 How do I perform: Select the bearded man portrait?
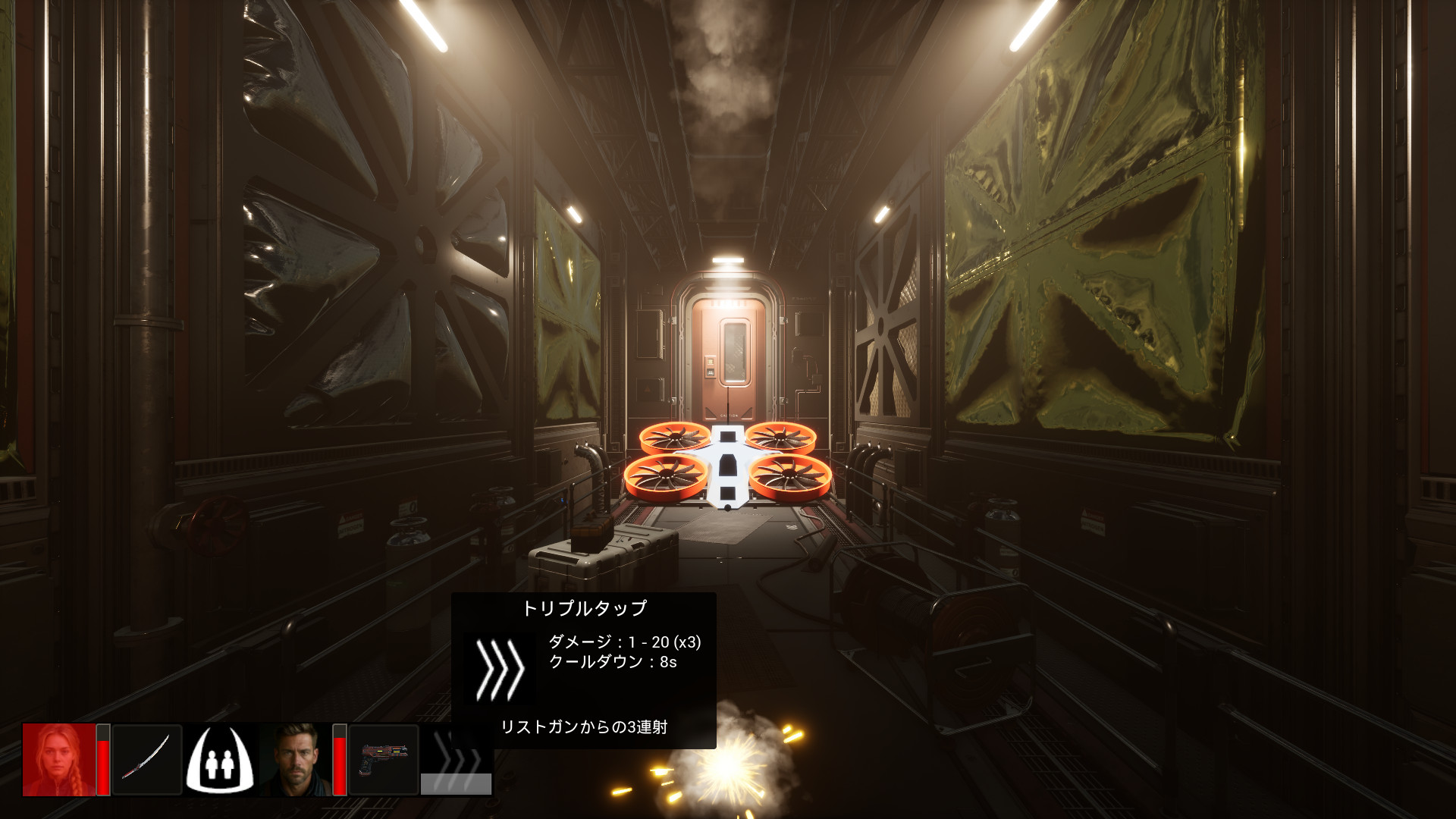(296, 759)
